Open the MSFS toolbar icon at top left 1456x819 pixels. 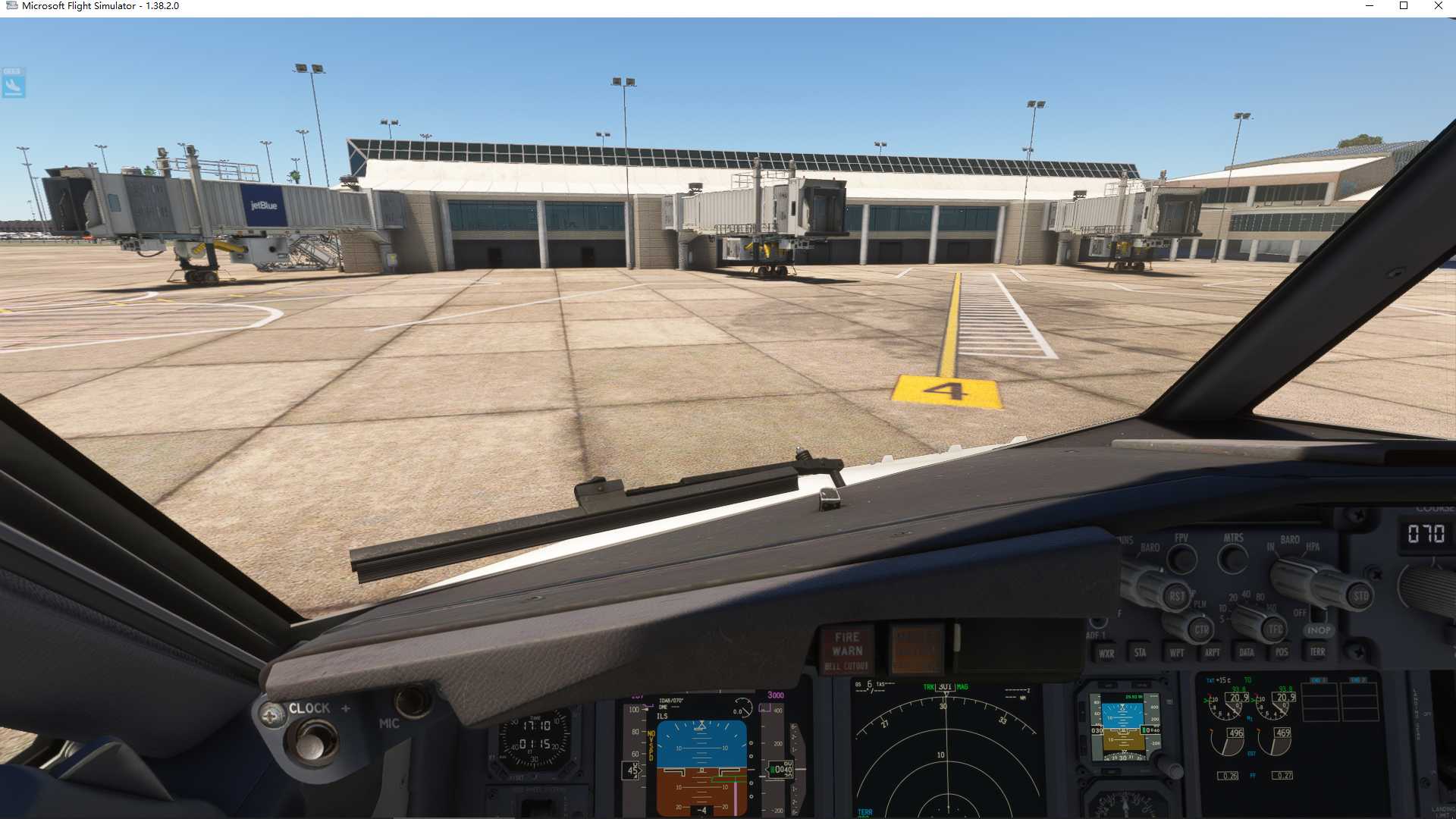12,83
